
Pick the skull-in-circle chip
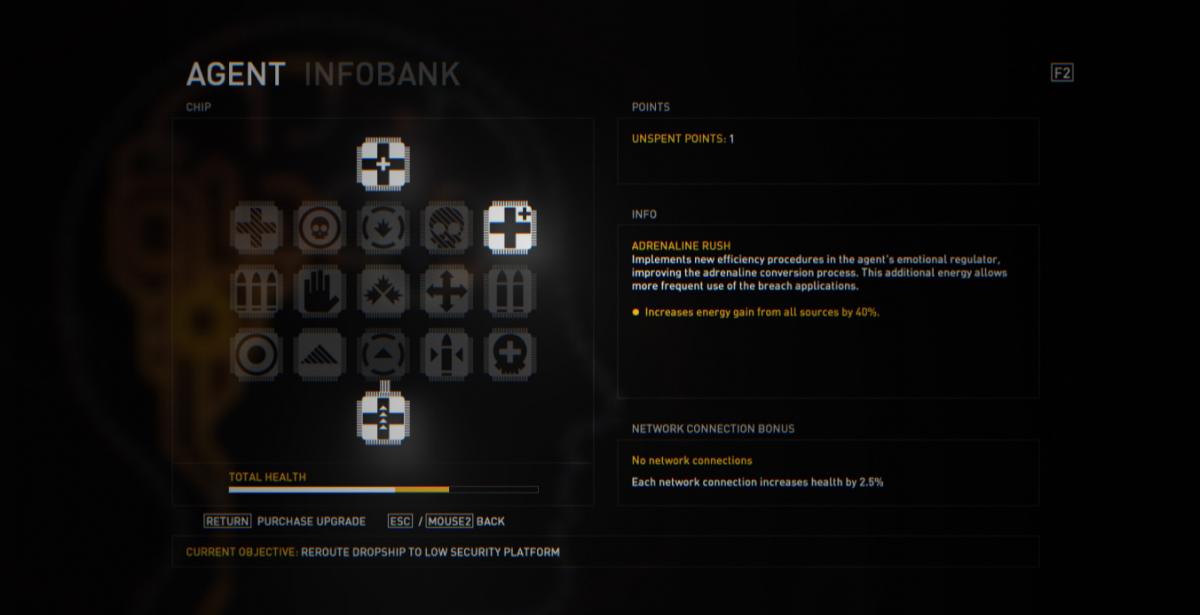pos(319,228)
